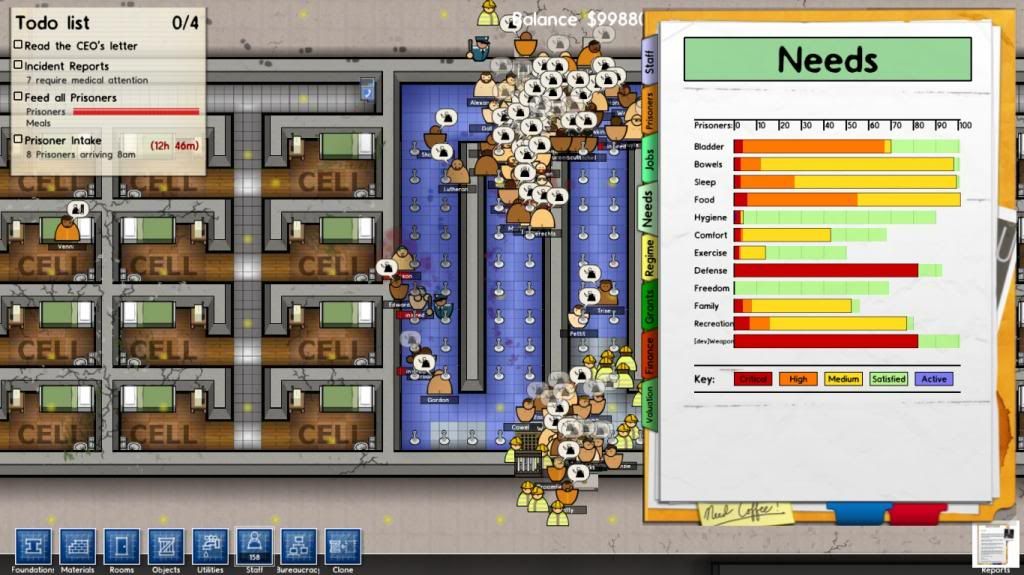Switch to the Jobs tab
The height and width of the screenshot is (575, 1024).
649,164
